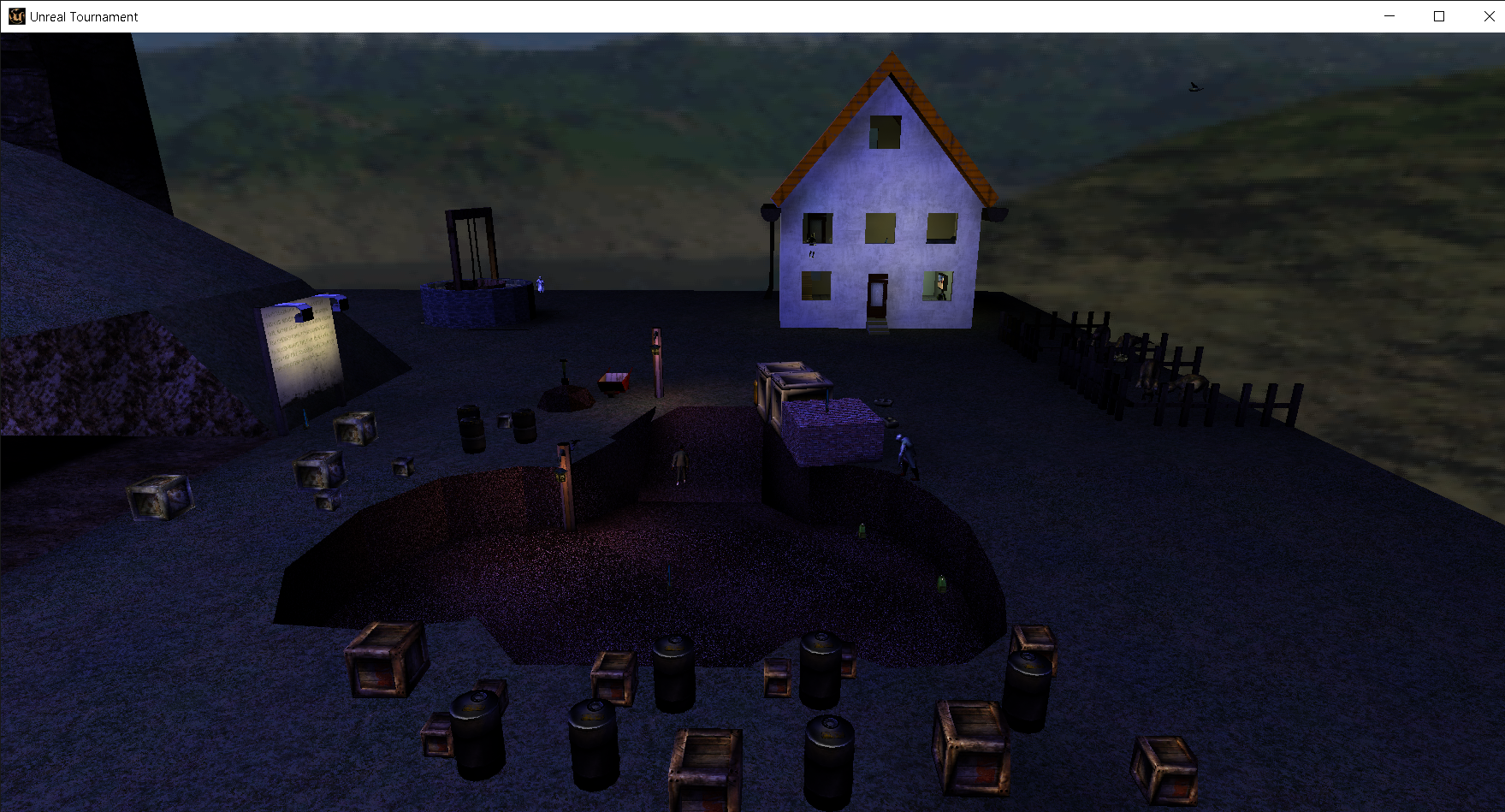Click the overturned rusty crate on the left
Screen dimensions: 1505x812
pyautogui.click(x=158, y=496)
